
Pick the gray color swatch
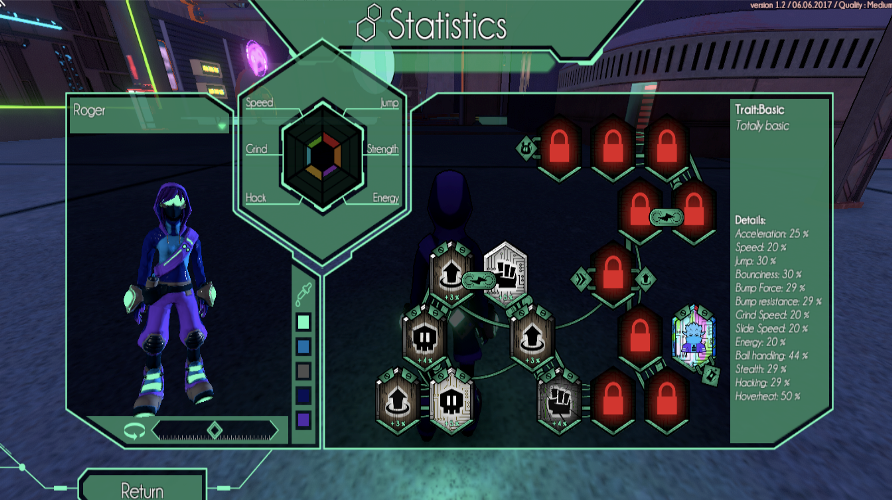304,370
